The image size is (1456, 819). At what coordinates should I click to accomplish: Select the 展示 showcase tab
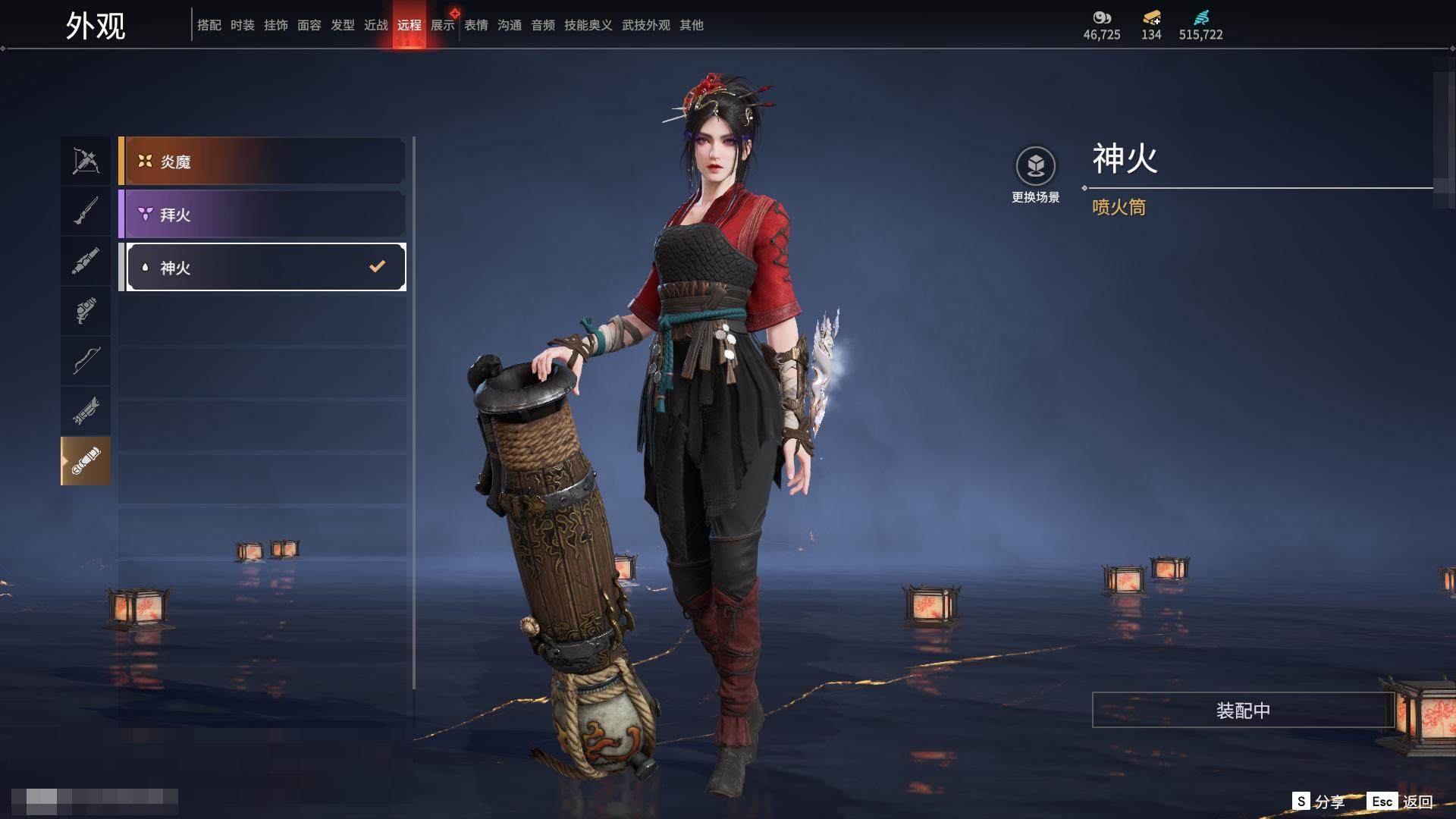[x=443, y=25]
